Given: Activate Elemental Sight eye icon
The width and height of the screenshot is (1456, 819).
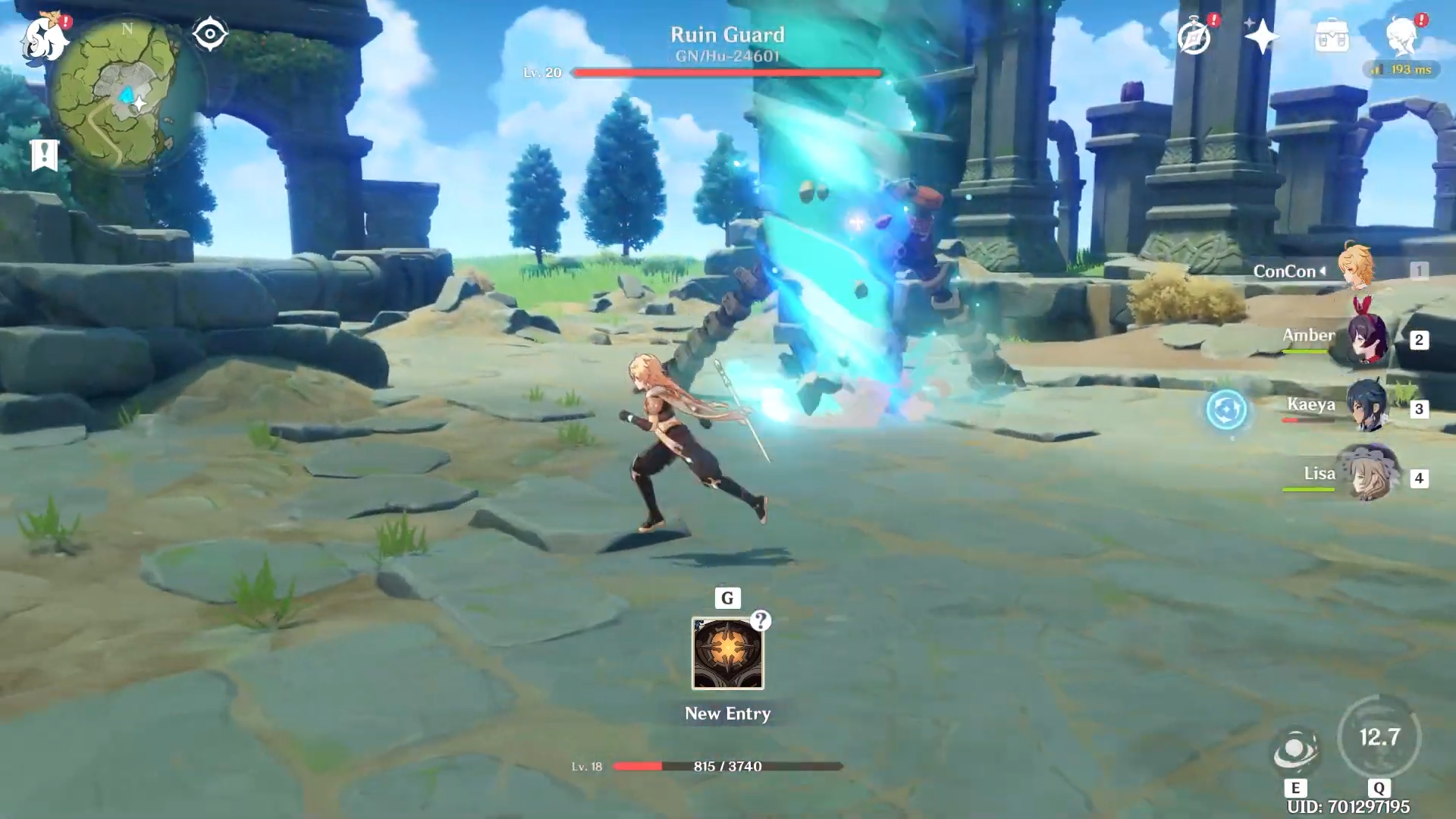Looking at the screenshot, I should click(210, 32).
